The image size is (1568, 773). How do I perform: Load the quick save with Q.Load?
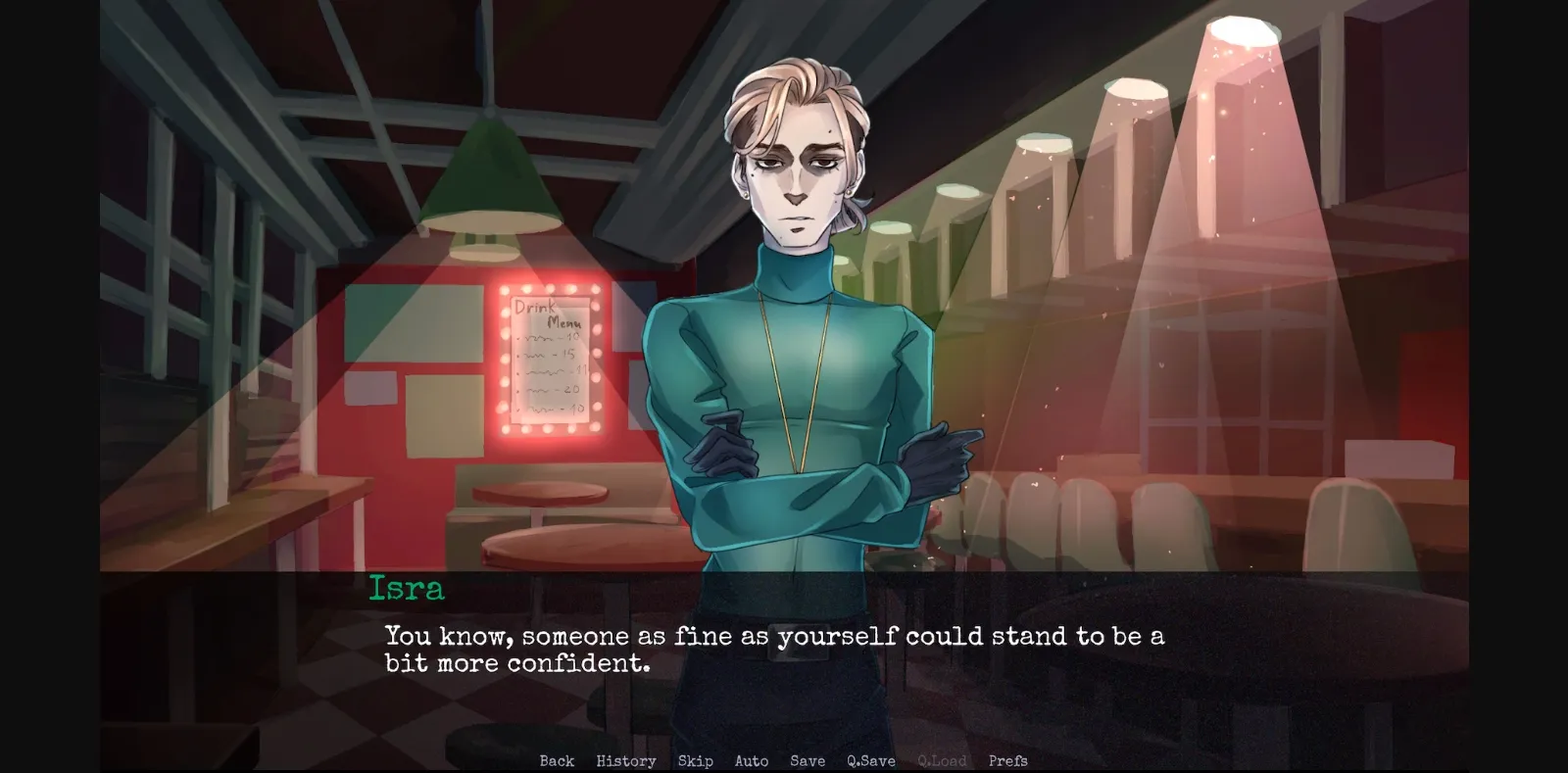(941, 760)
